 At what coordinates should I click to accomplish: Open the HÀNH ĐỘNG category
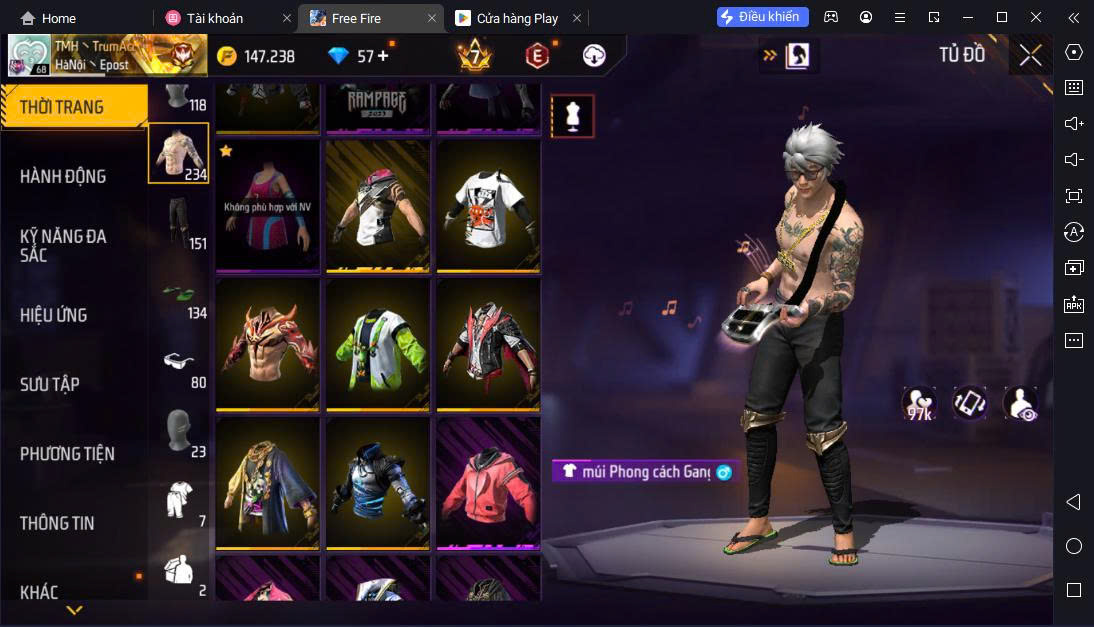coord(63,176)
